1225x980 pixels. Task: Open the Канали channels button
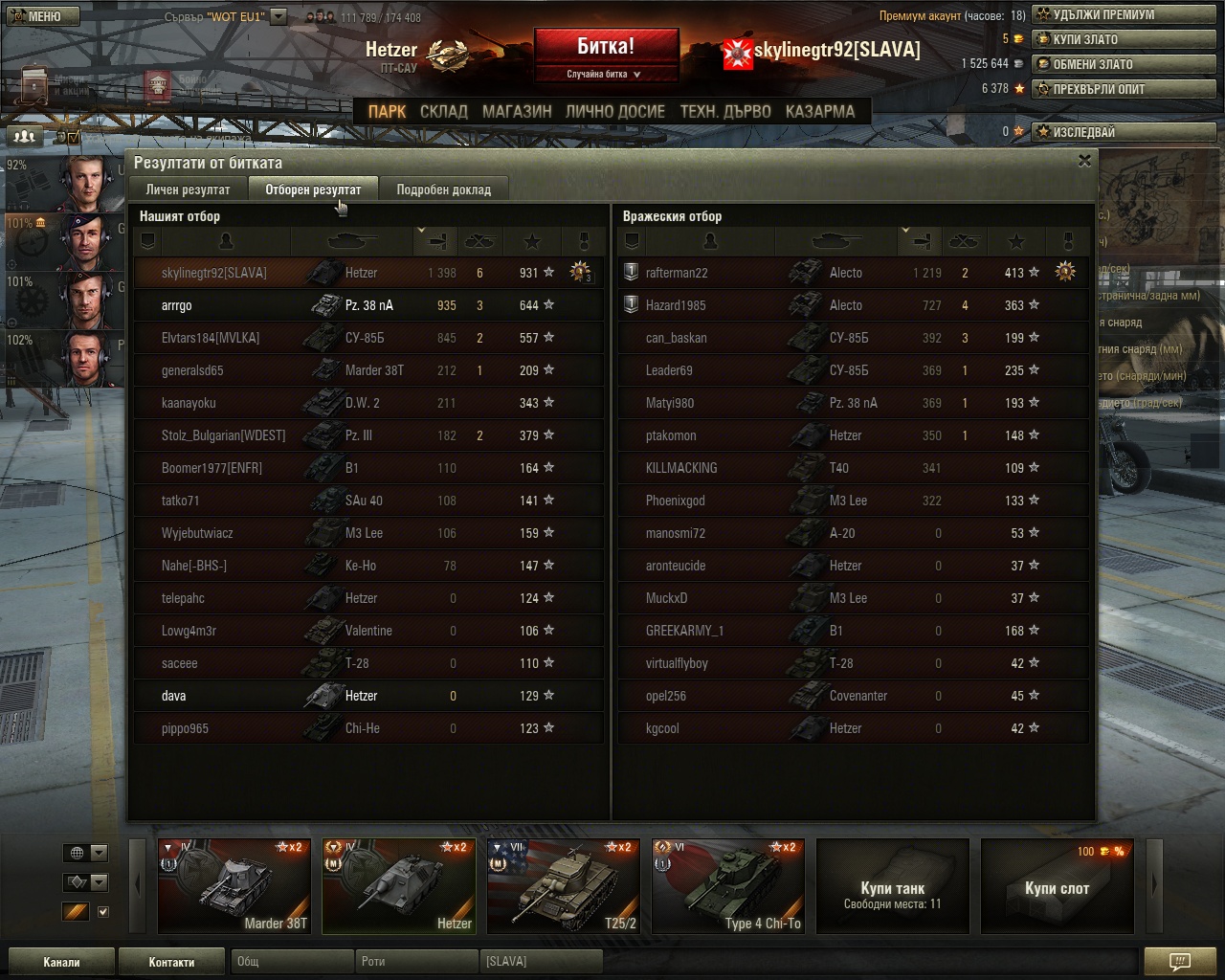point(61,962)
